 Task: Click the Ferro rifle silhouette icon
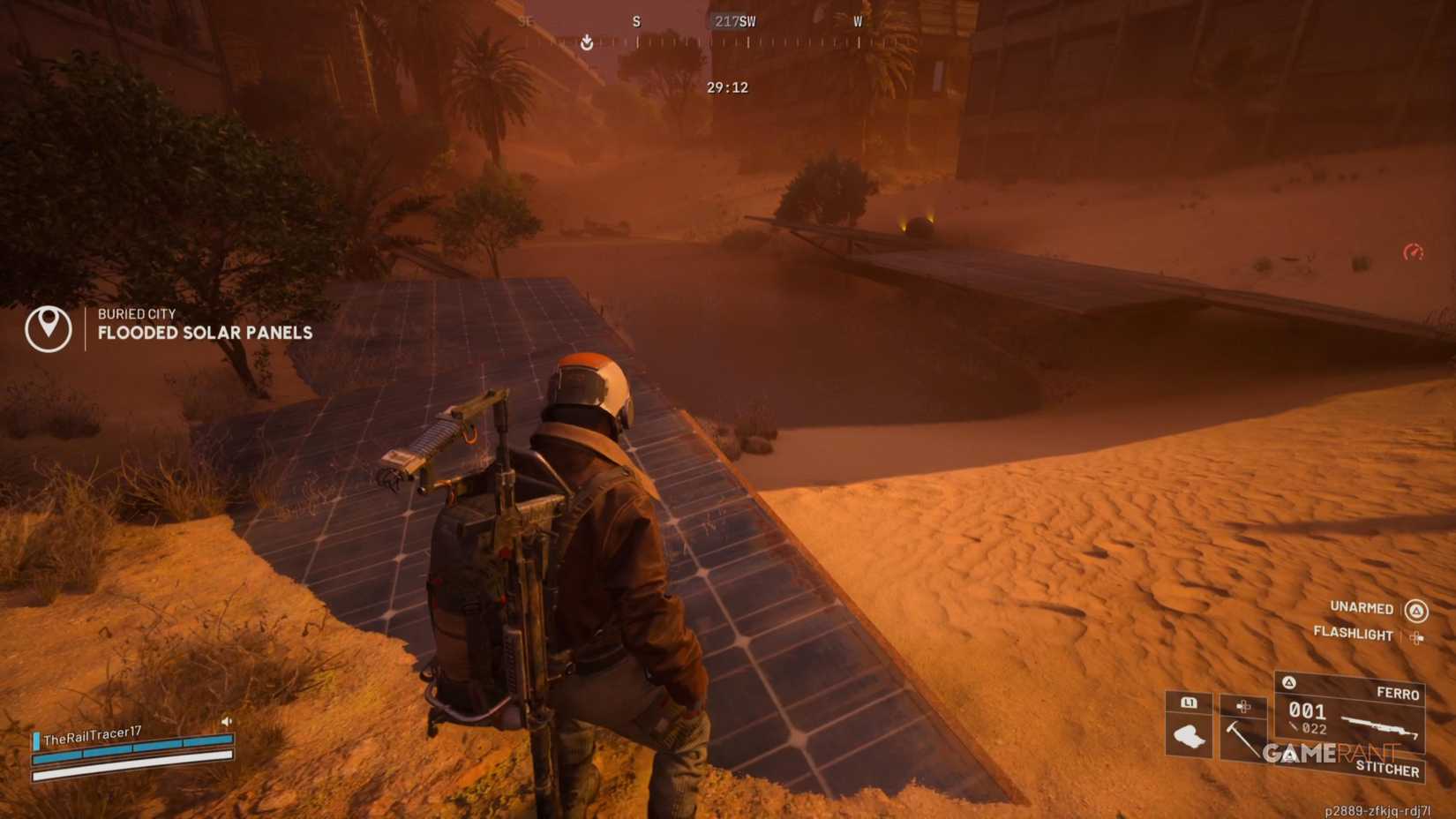coord(1377,727)
